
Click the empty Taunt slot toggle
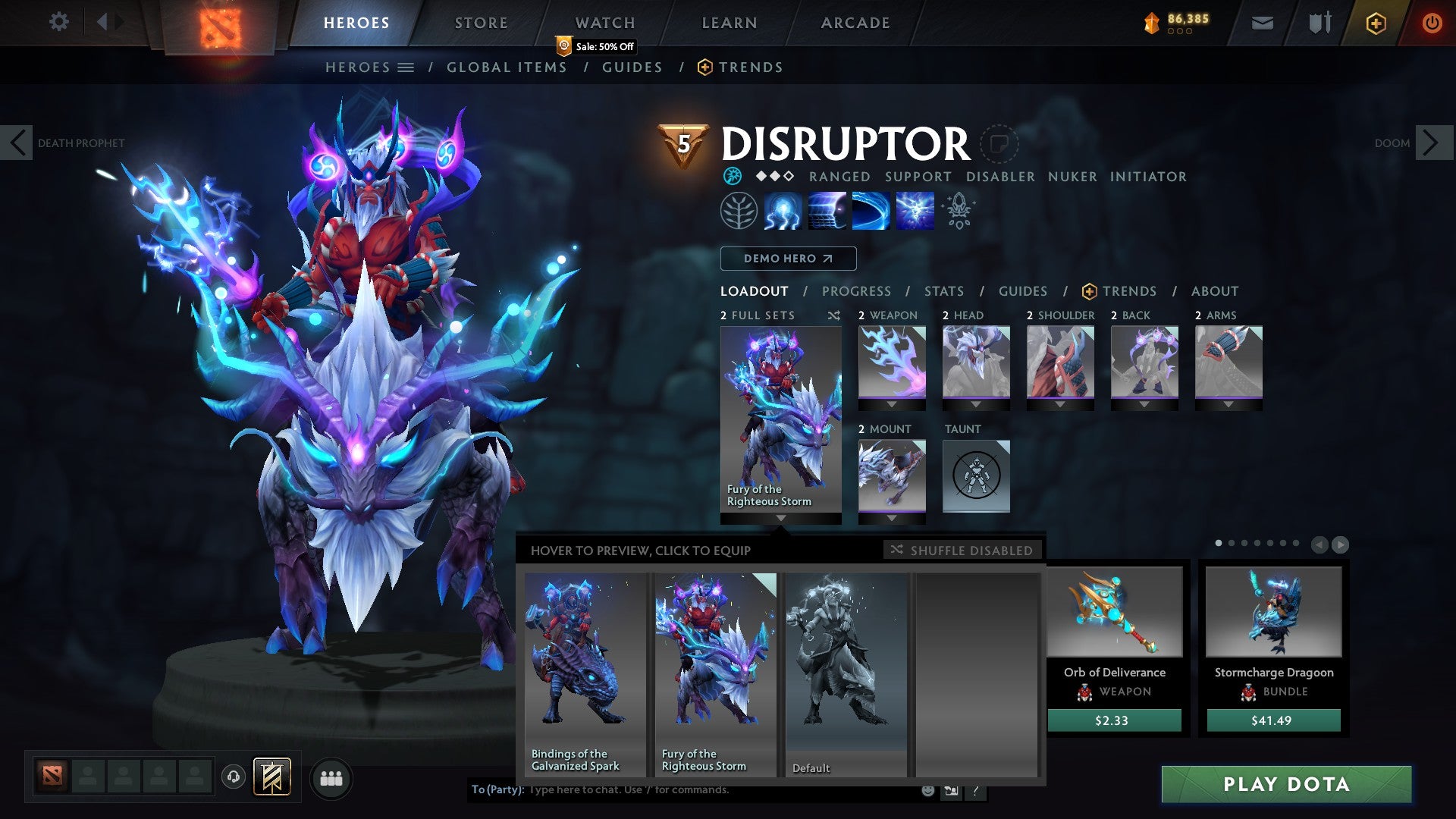coord(976,475)
